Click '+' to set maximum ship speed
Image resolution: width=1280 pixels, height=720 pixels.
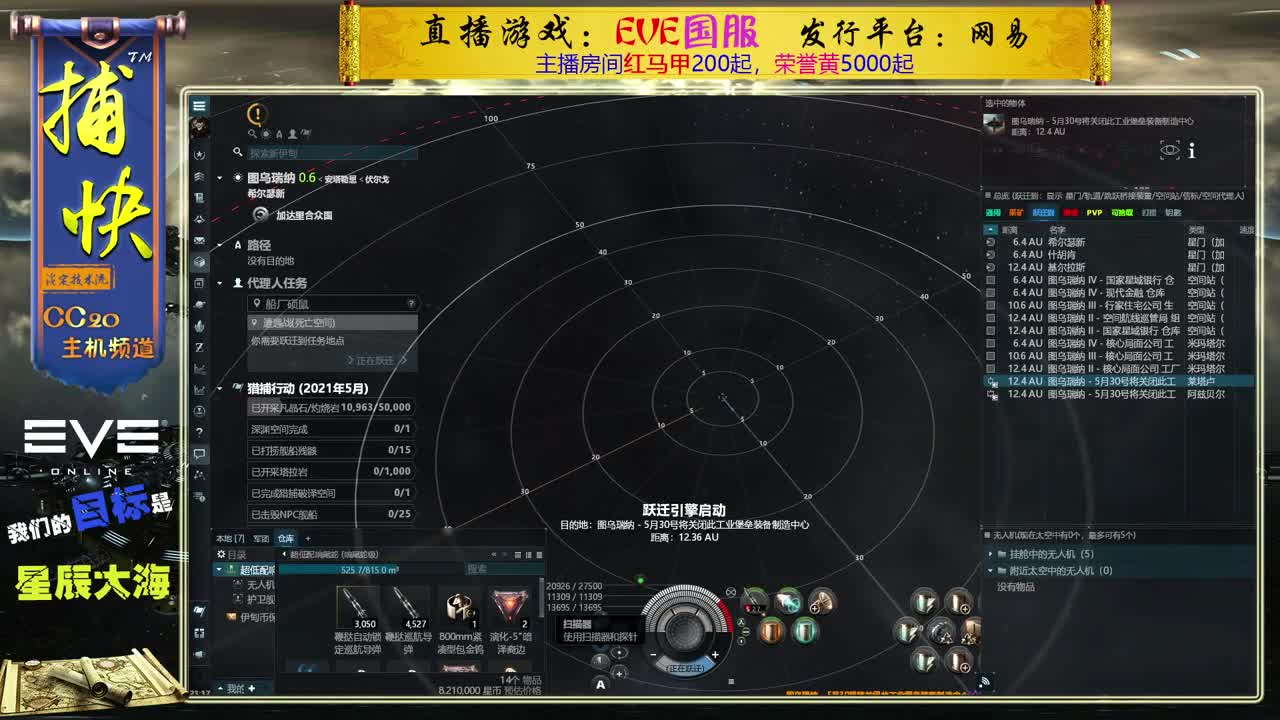coord(715,655)
